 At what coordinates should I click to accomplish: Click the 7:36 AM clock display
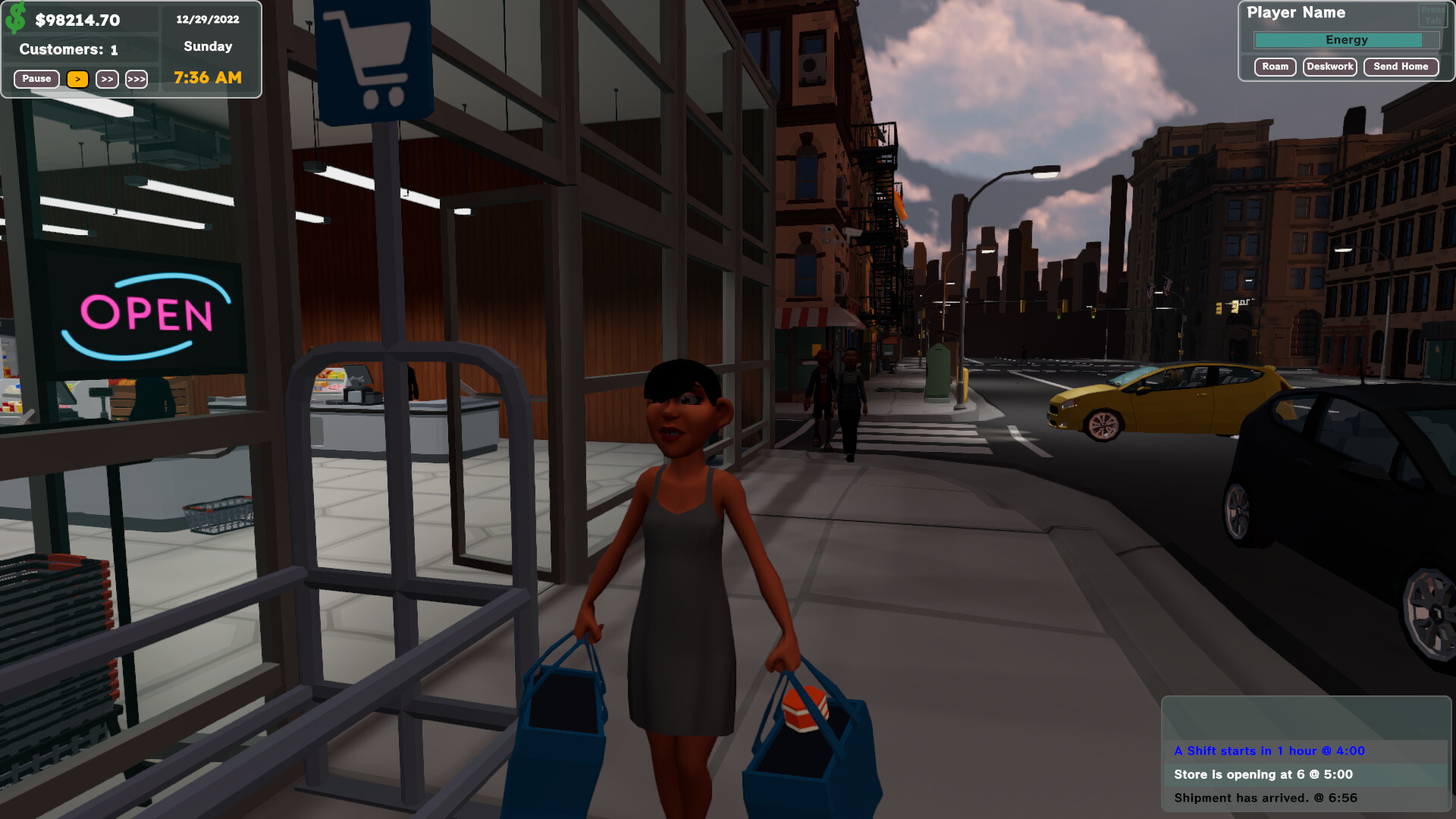click(x=207, y=77)
